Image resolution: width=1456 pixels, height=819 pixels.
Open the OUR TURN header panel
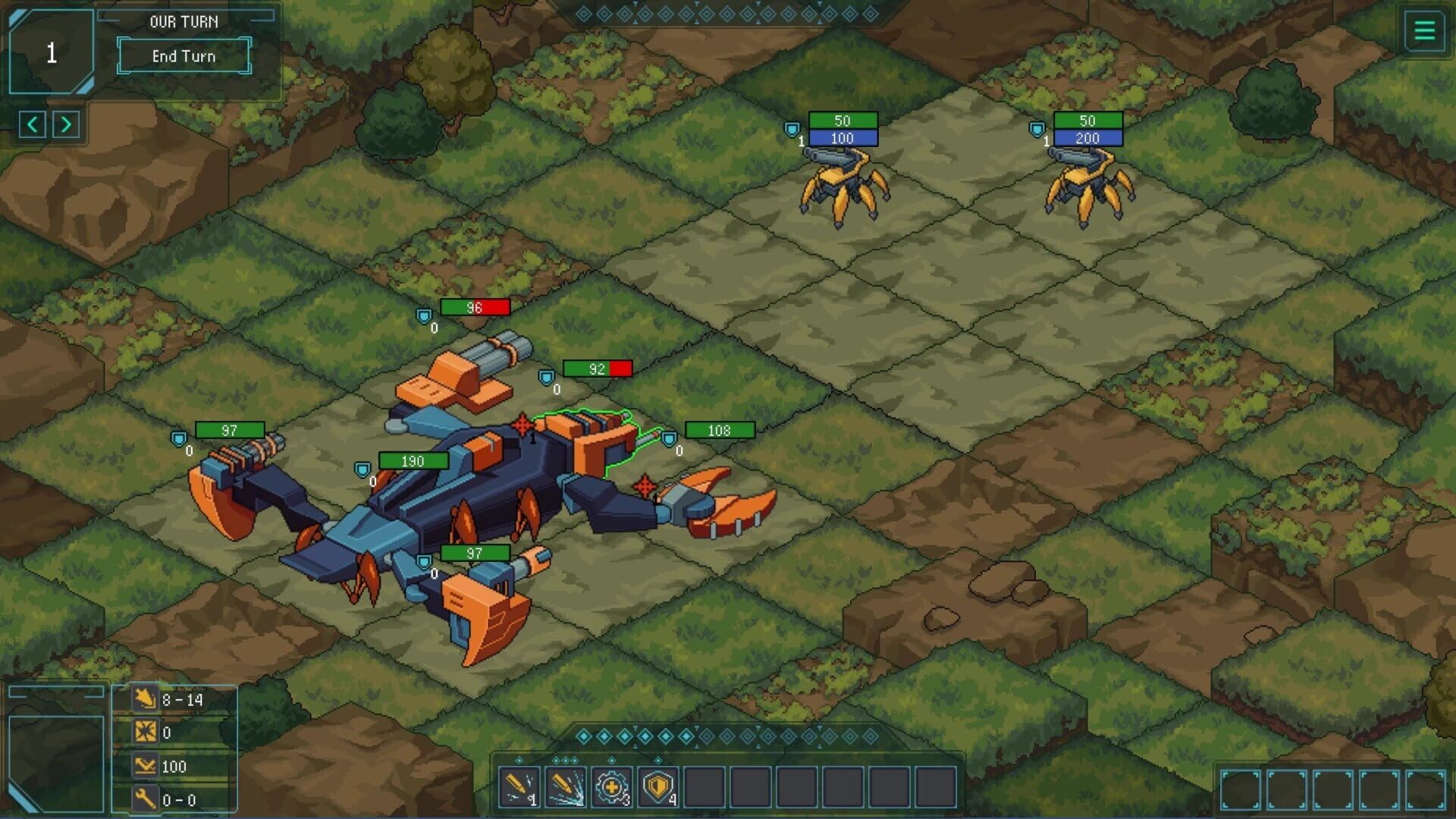tap(183, 21)
